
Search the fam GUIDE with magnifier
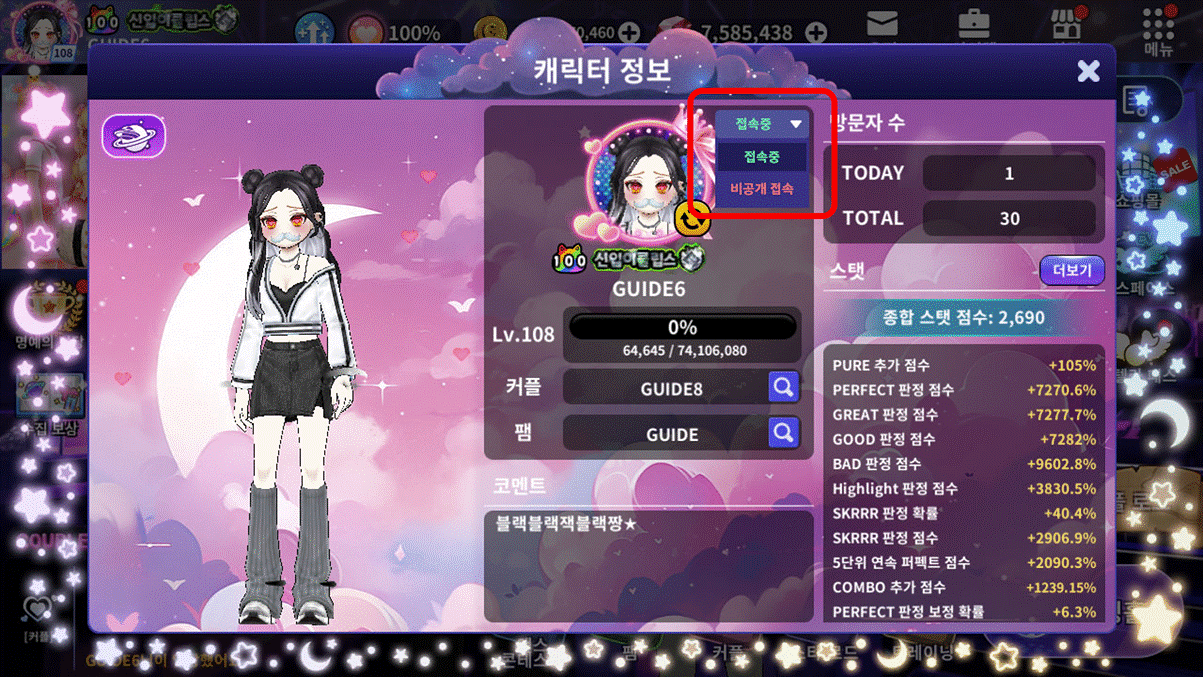coord(784,433)
